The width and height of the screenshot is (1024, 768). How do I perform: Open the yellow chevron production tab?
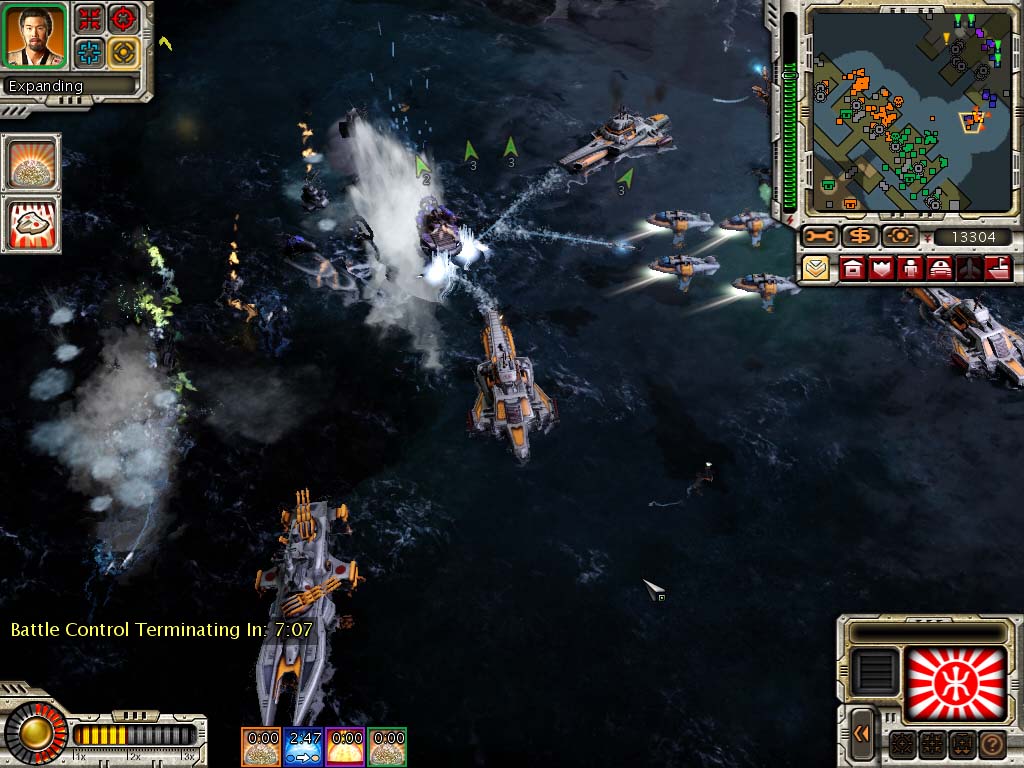pos(816,268)
